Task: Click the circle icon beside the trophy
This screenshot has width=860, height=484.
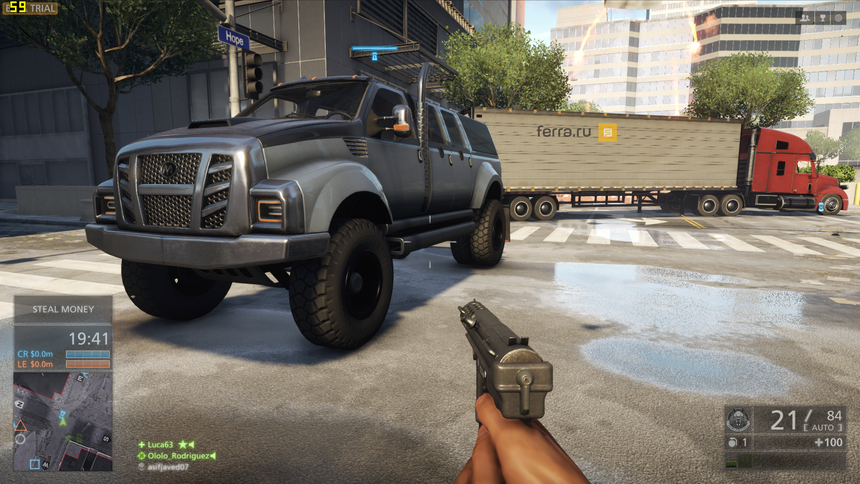Action: [837, 17]
